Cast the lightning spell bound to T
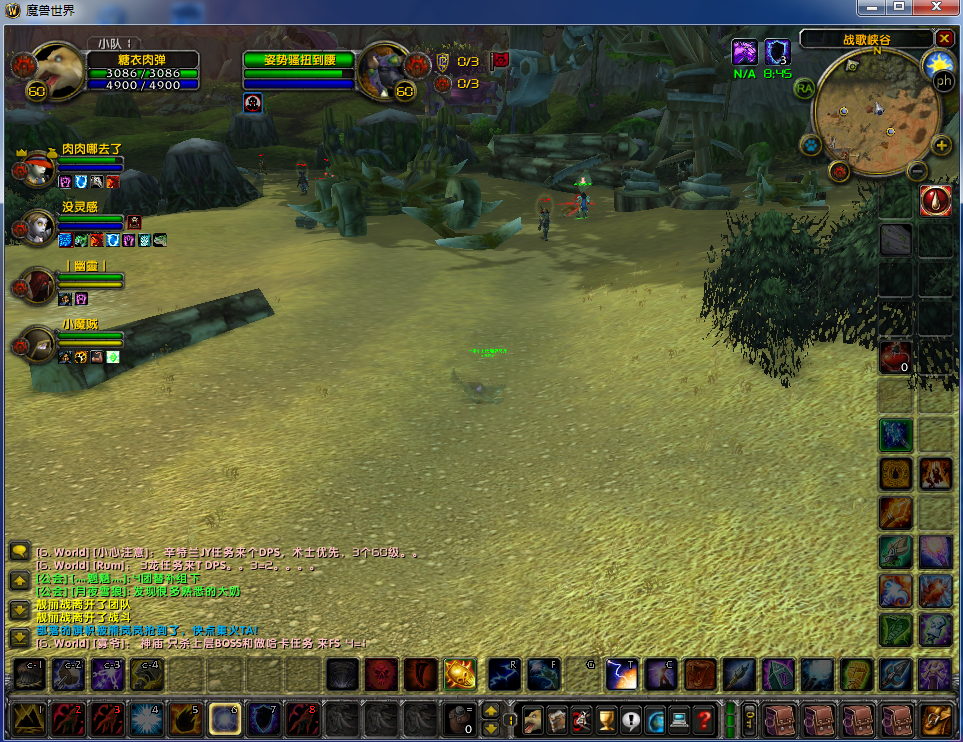Screen dimensions: 963x742 (622, 675)
